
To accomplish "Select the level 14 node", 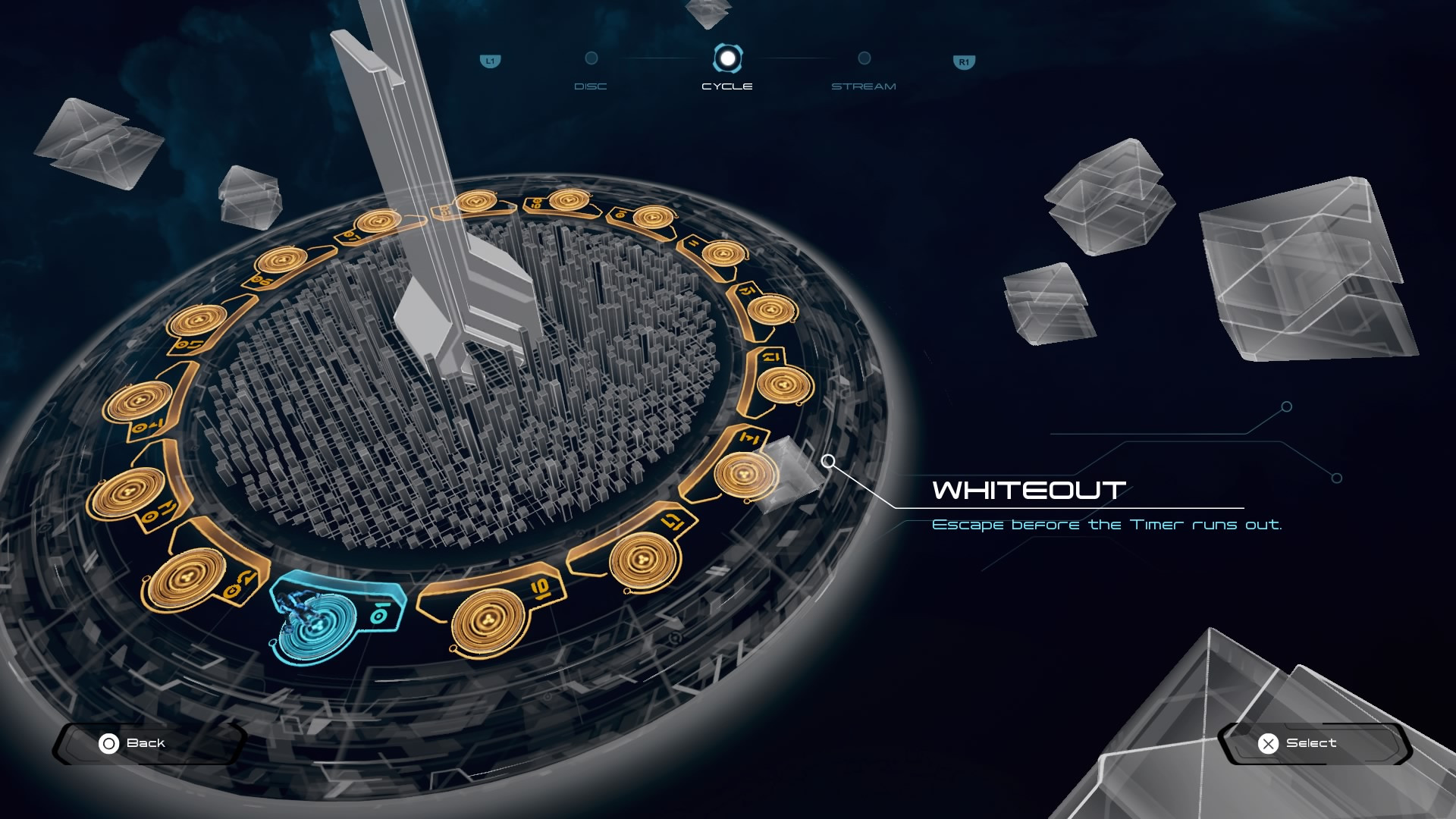I will [x=745, y=475].
